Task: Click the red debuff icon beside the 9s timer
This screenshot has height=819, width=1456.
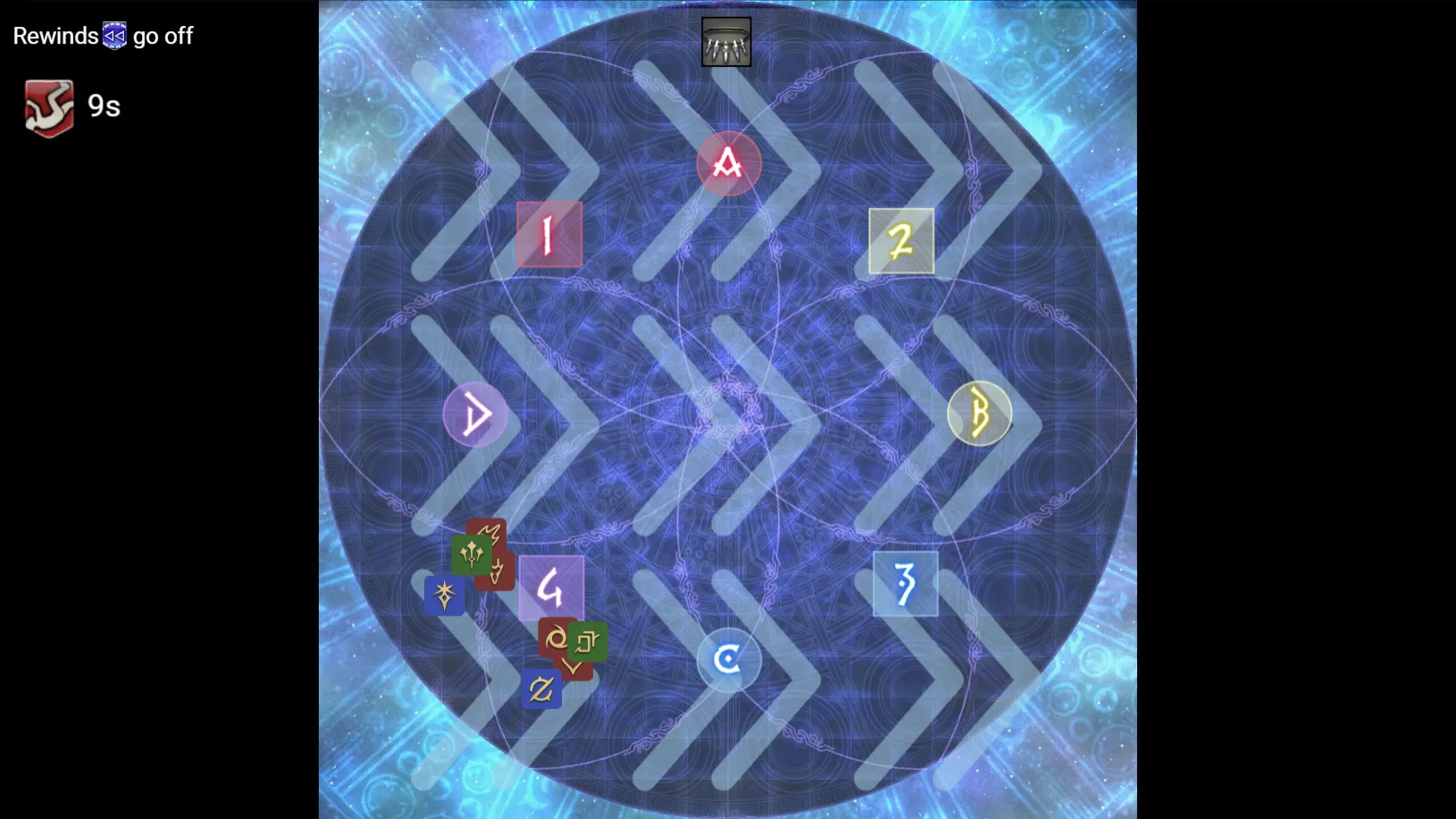Action: point(49,106)
